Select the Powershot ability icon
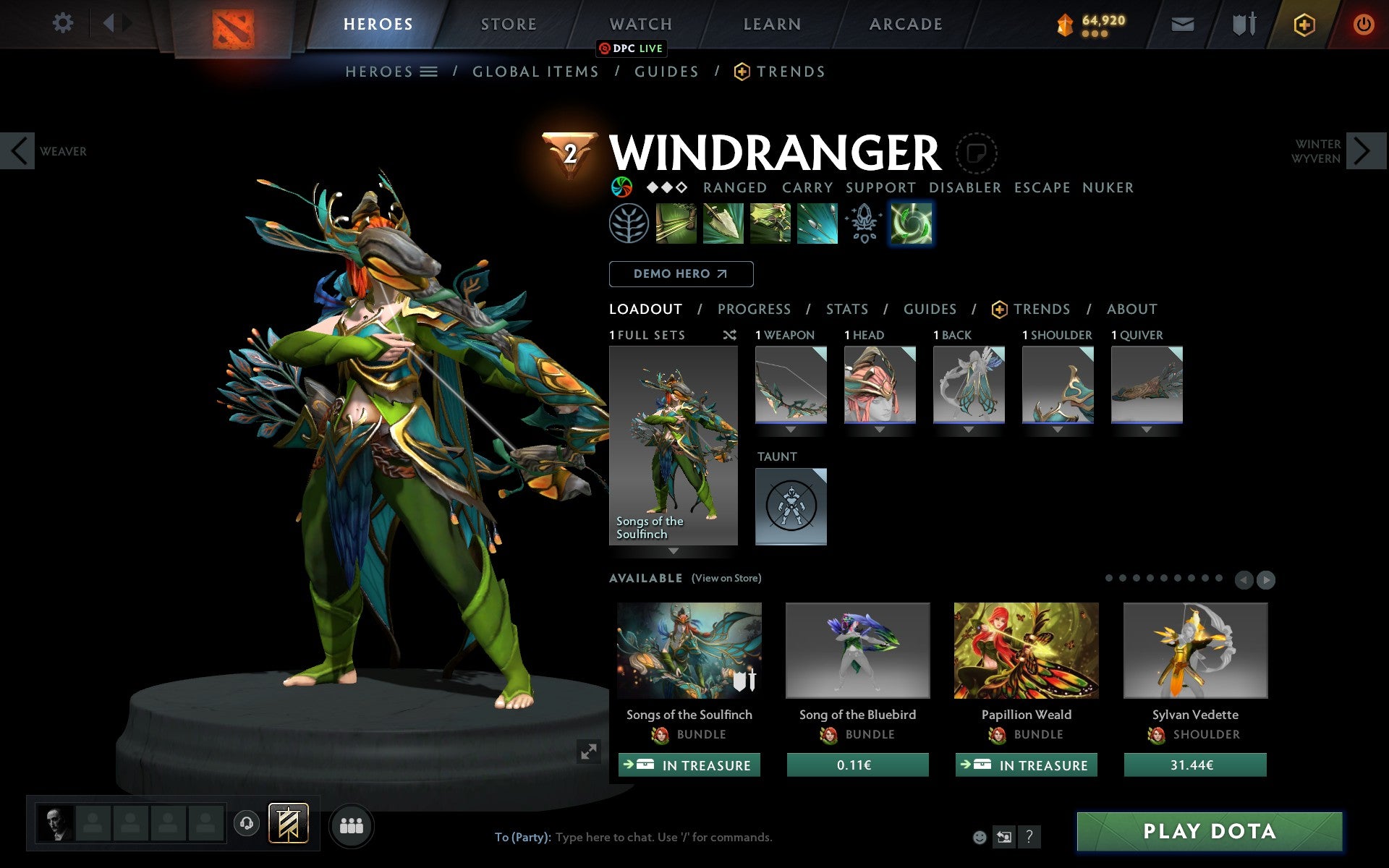The width and height of the screenshot is (1389, 868). (722, 223)
